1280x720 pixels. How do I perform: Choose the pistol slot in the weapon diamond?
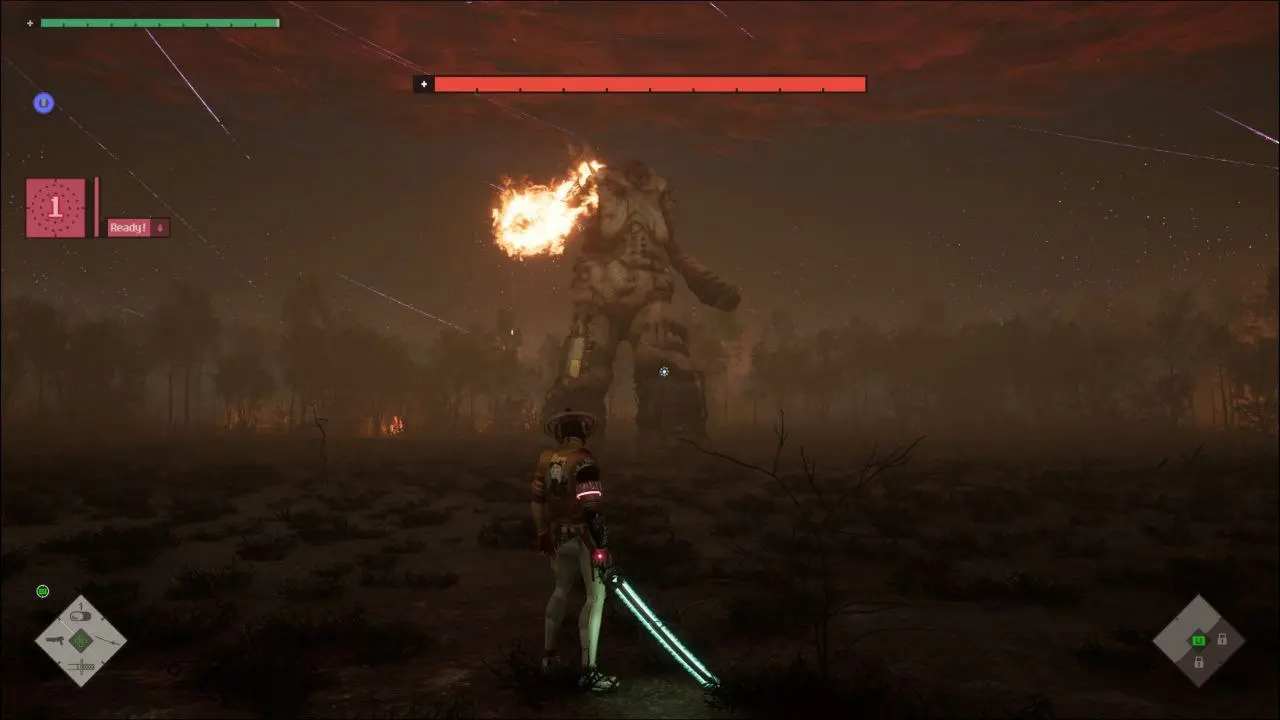(x=56, y=640)
